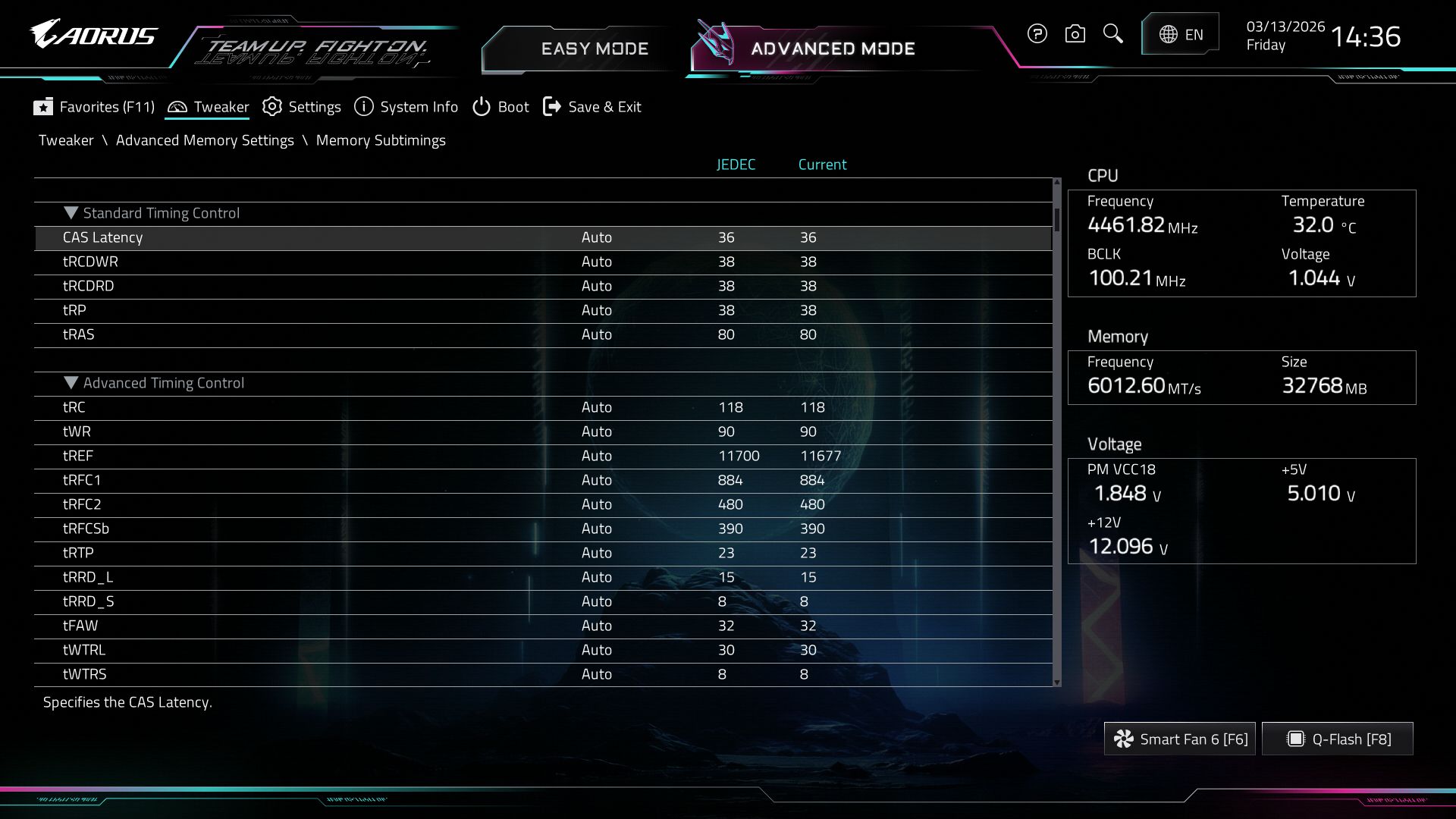Open Smart Fan 6 utility
This screenshot has height=819, width=1456.
[1180, 739]
